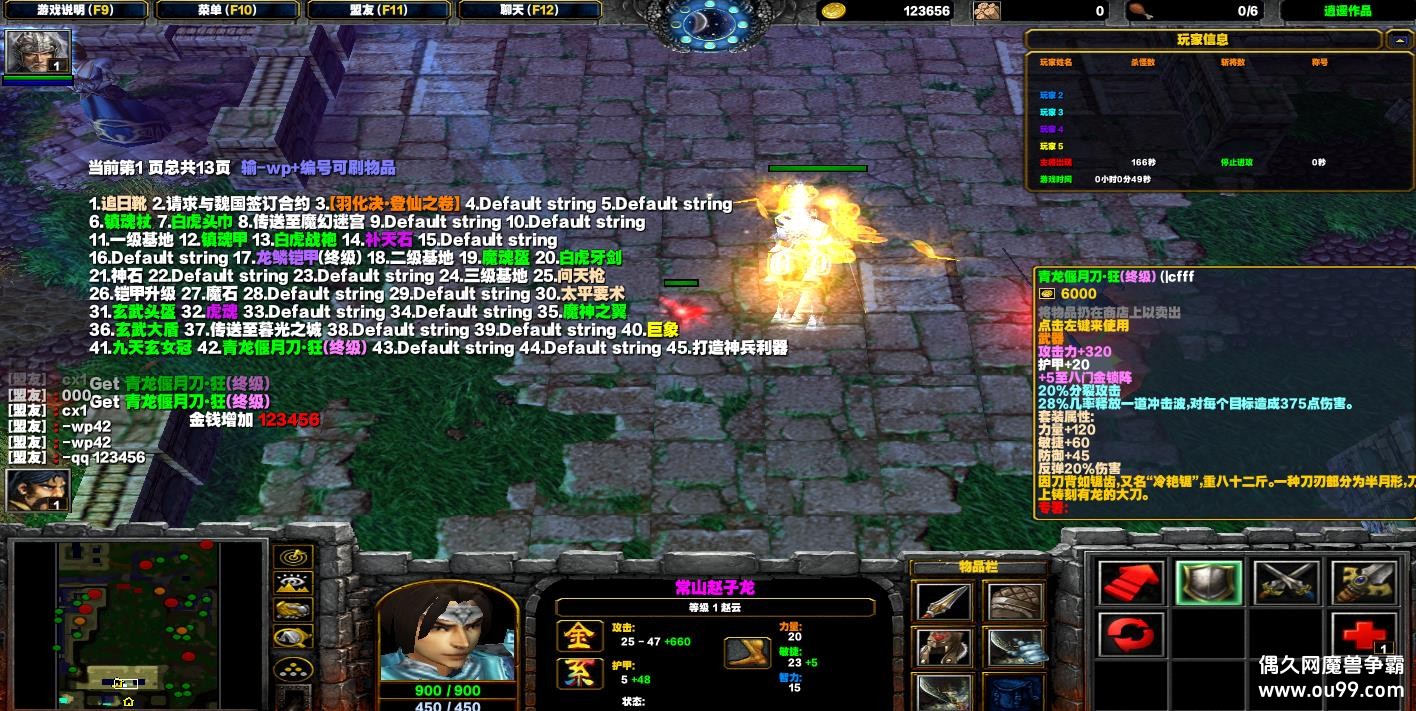Toggle minimap terrain display (eye icon)
This screenshot has height=711, width=1416.
pos(293,583)
